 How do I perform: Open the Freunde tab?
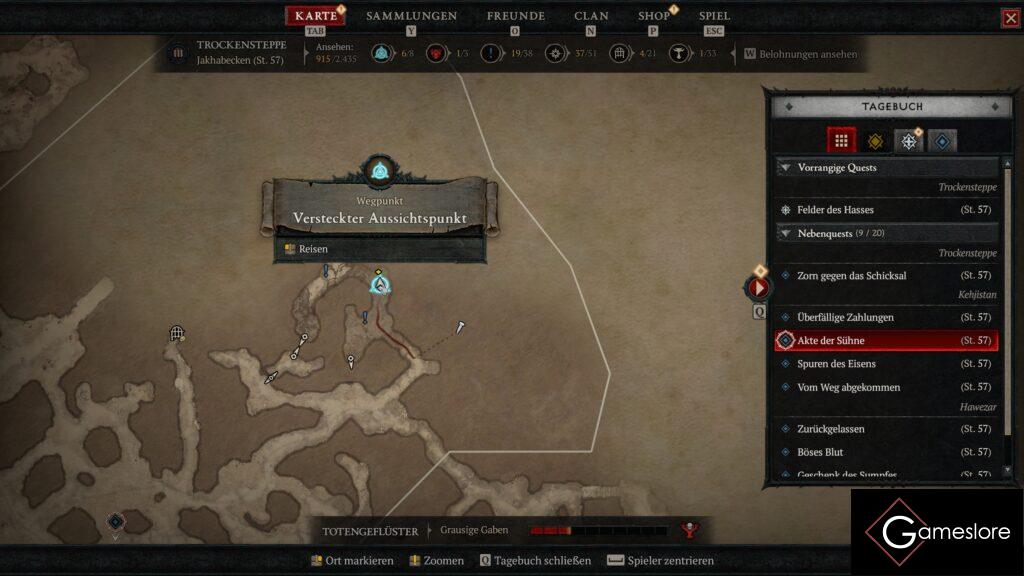[x=515, y=16]
